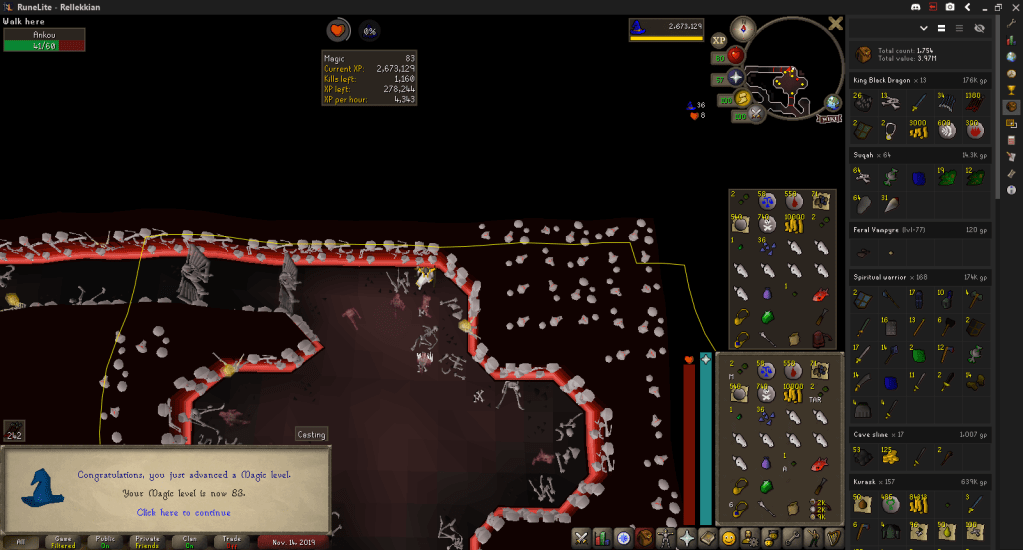This screenshot has width=1023, height=550.
Task: Activate the Quick-prayers orb
Action: [736, 77]
